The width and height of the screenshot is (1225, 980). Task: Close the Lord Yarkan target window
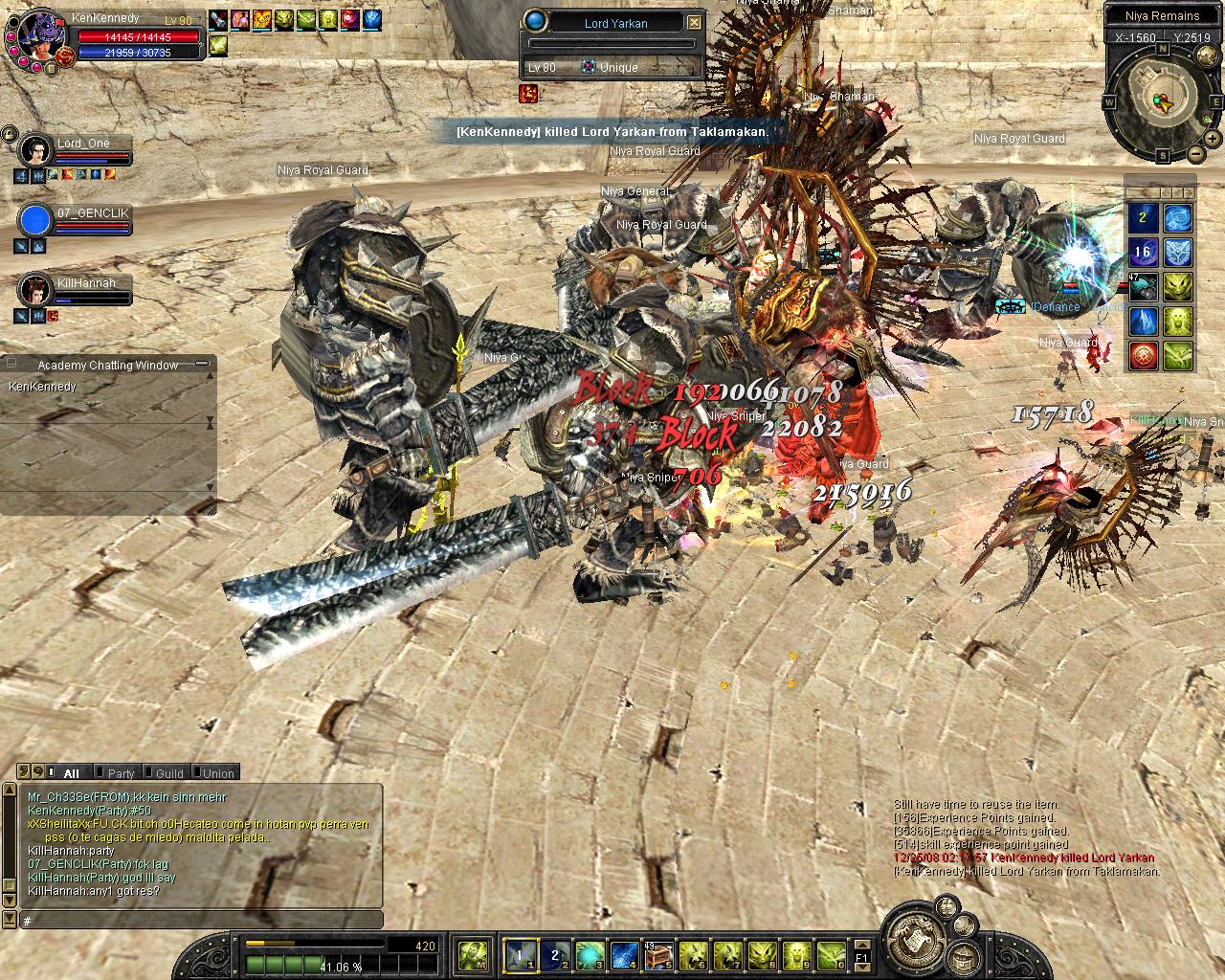click(695, 23)
